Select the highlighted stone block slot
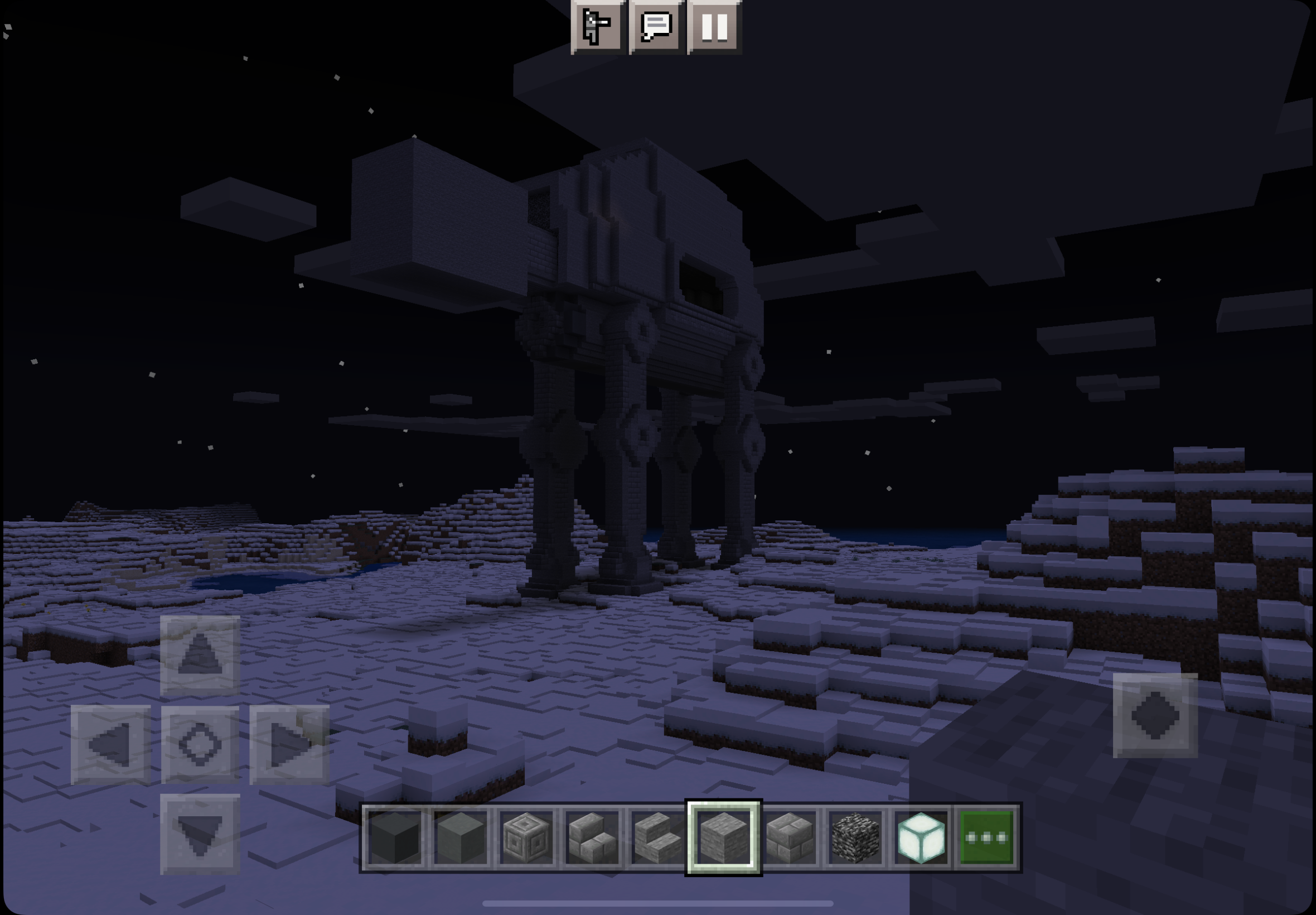Viewport: 1316px width, 915px height. 724,837
